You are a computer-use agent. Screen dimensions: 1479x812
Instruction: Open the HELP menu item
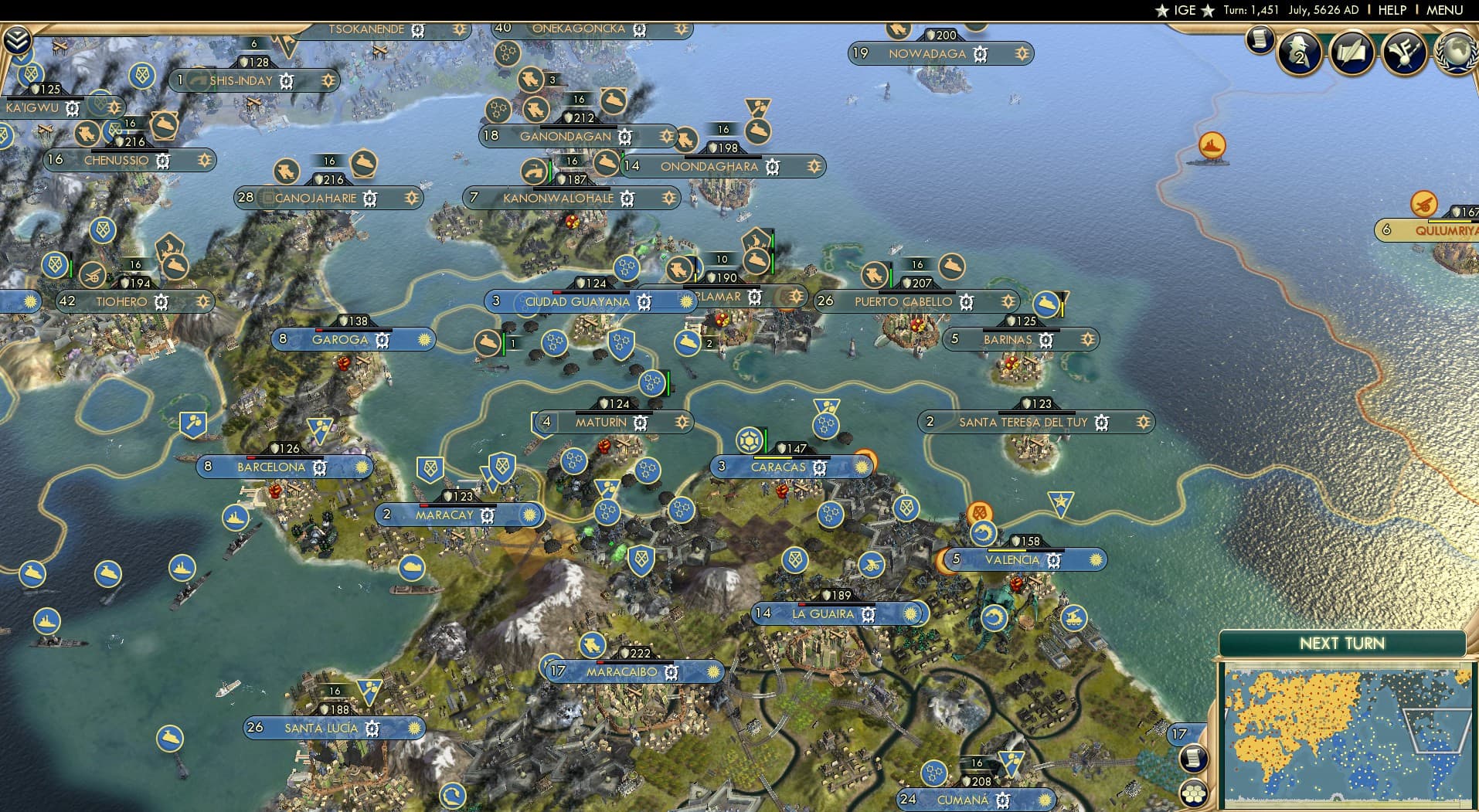(1391, 10)
